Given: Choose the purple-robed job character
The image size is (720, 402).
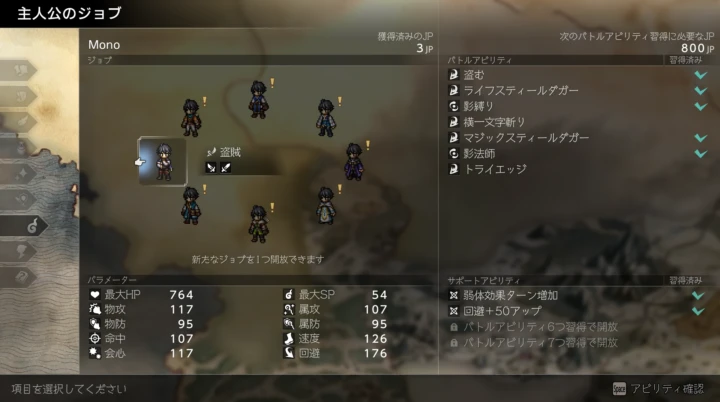Looking at the screenshot, I should click(353, 162).
